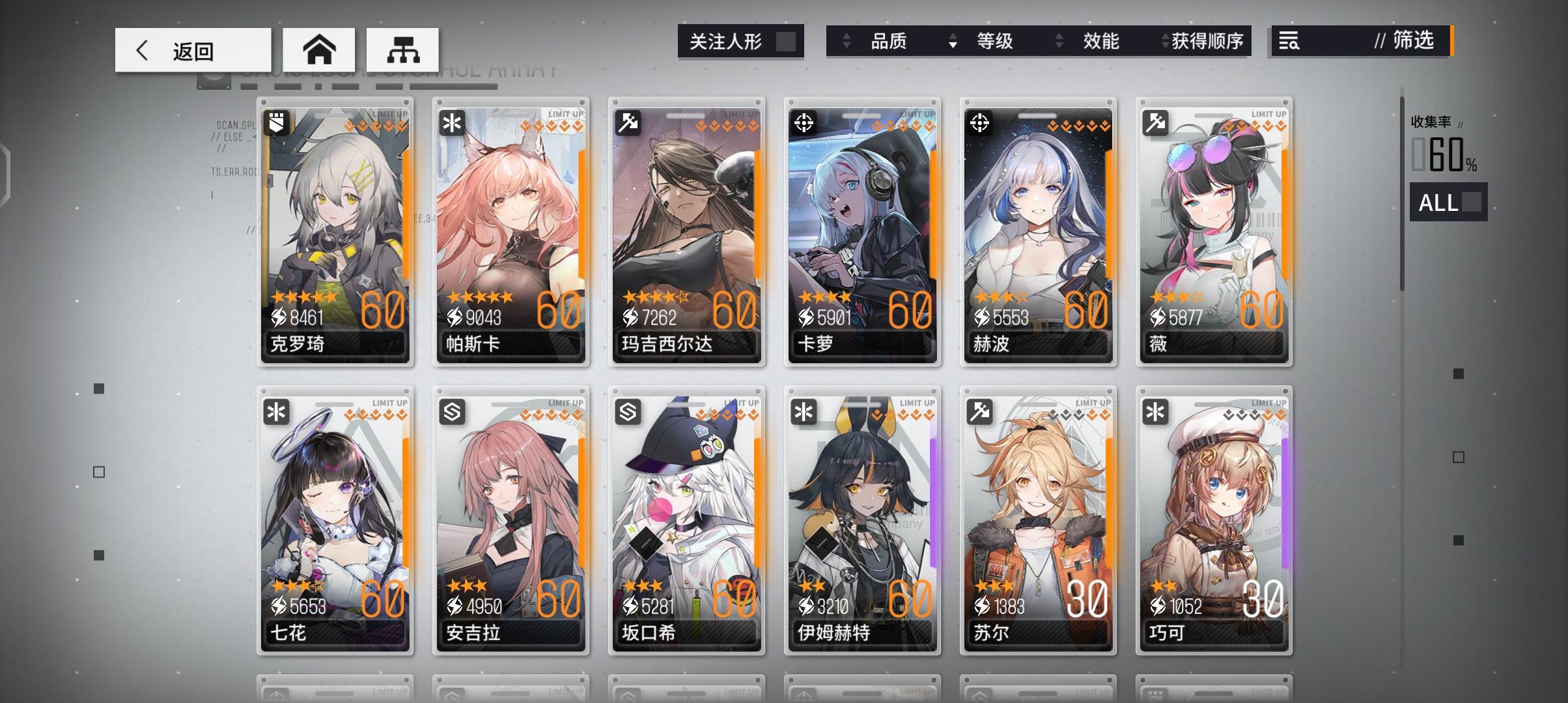Toggle sort direction on 等级
The image size is (1568, 703).
(953, 41)
